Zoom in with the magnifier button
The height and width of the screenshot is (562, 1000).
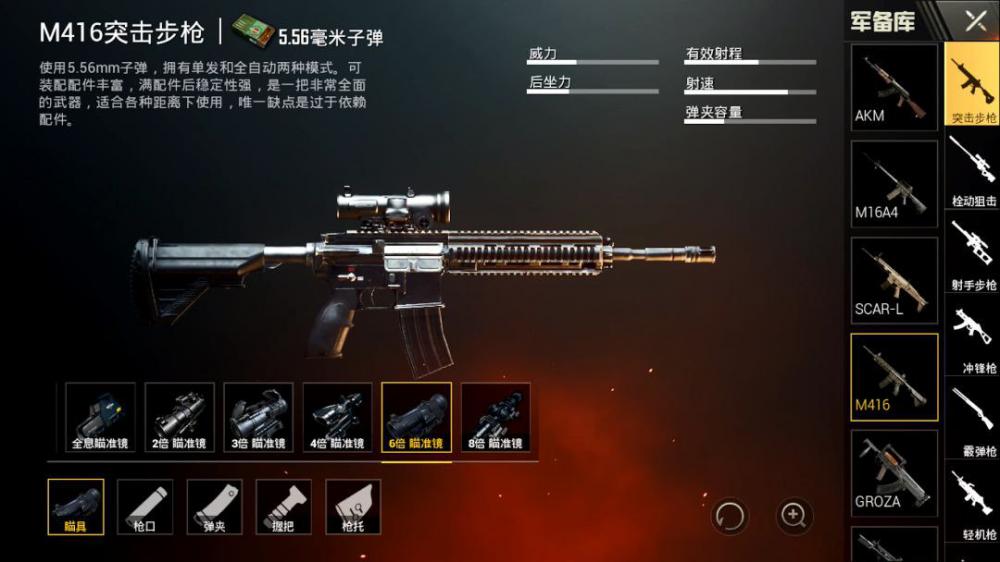point(794,515)
